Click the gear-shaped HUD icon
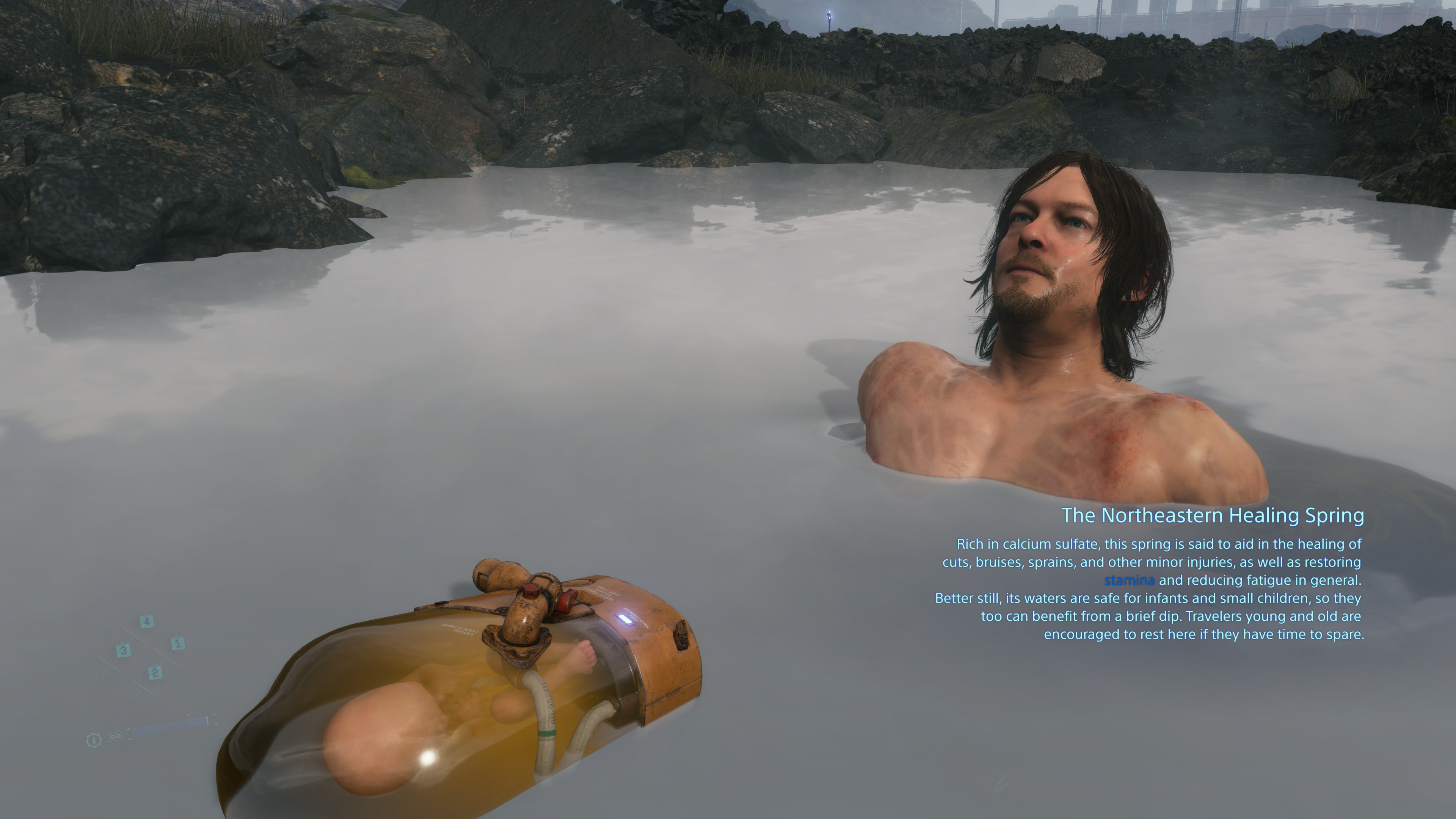 (x=93, y=740)
